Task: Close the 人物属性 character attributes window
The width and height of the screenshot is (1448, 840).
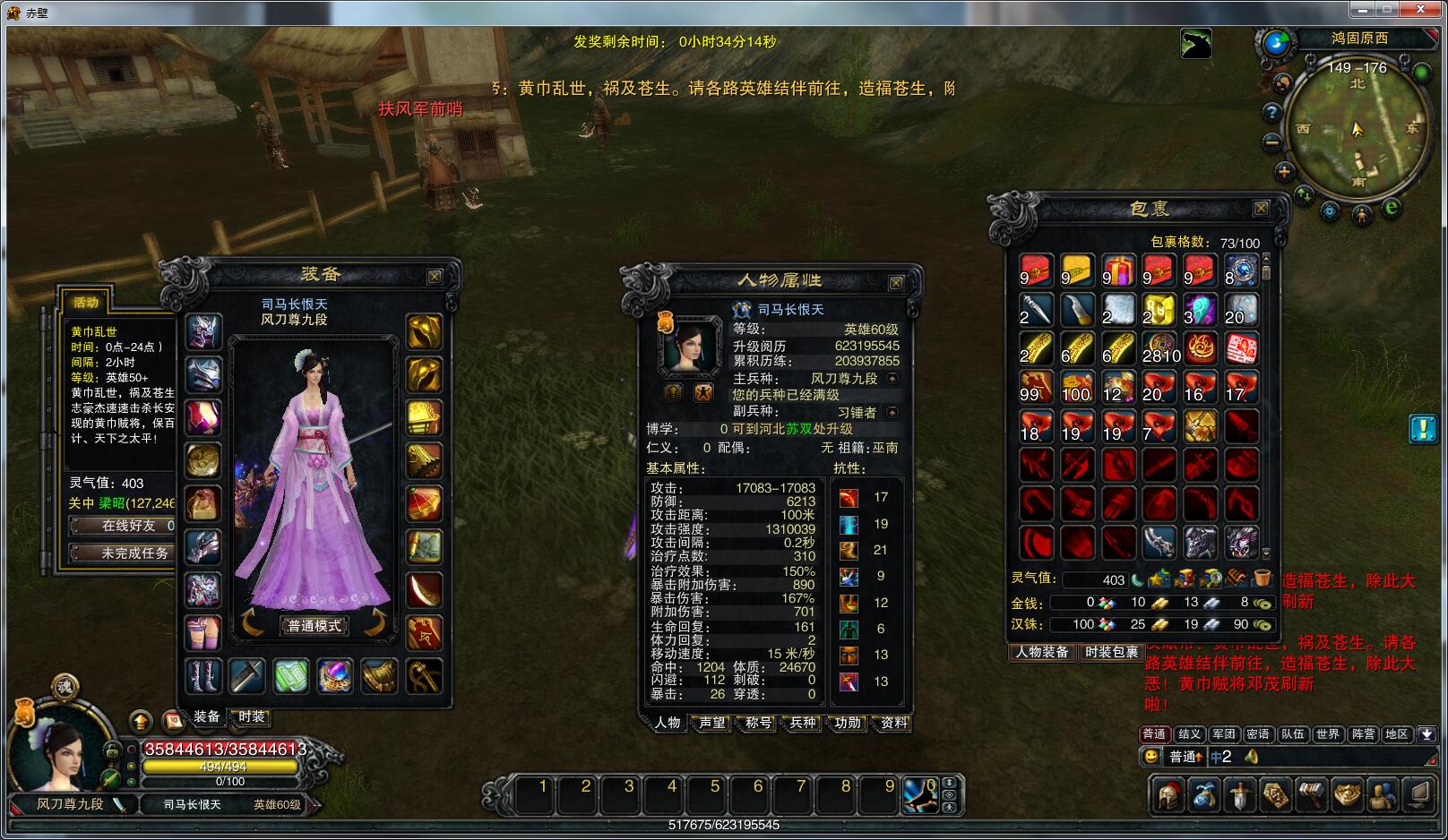Action: pyautogui.click(x=895, y=283)
